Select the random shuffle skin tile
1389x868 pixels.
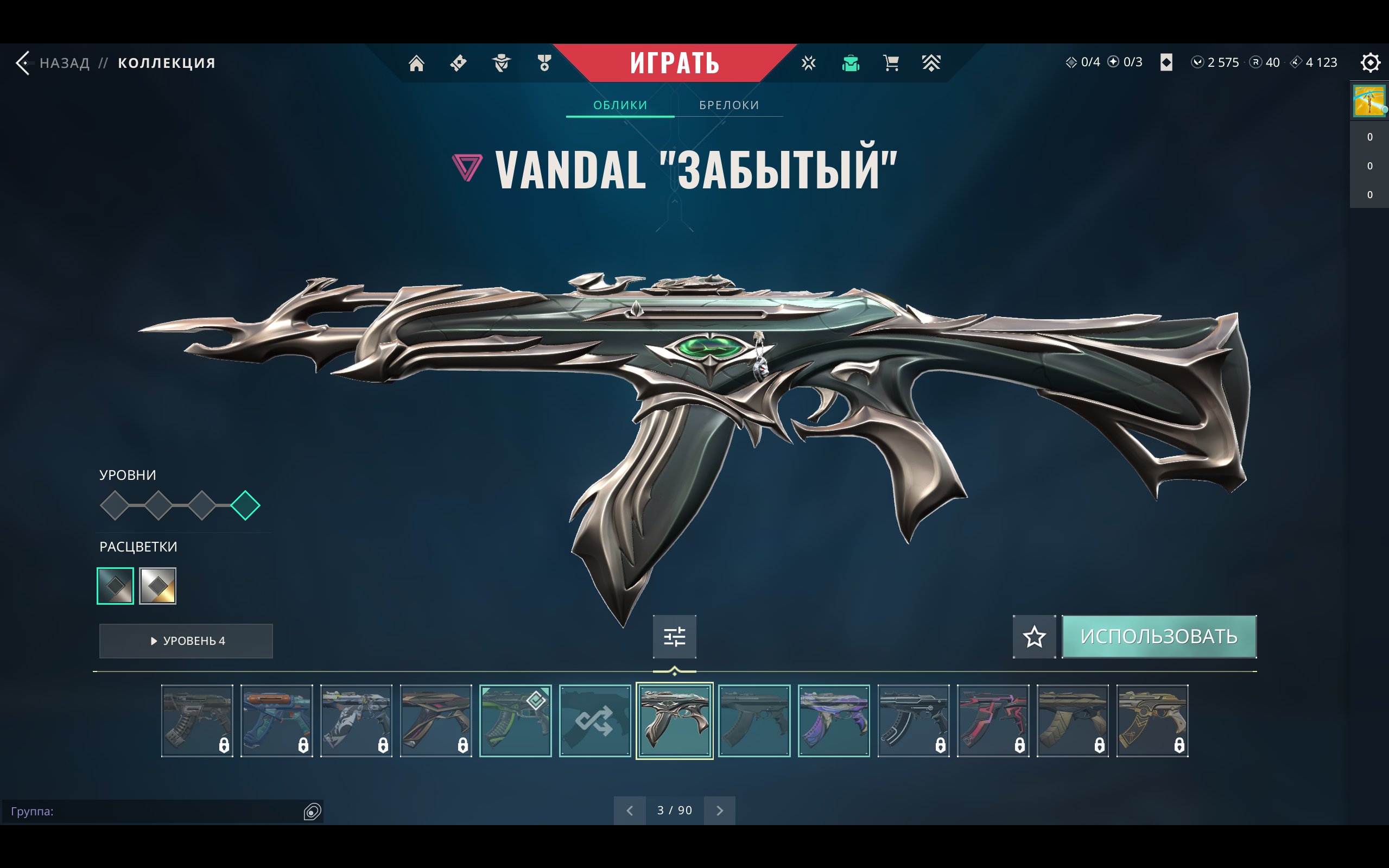(595, 721)
